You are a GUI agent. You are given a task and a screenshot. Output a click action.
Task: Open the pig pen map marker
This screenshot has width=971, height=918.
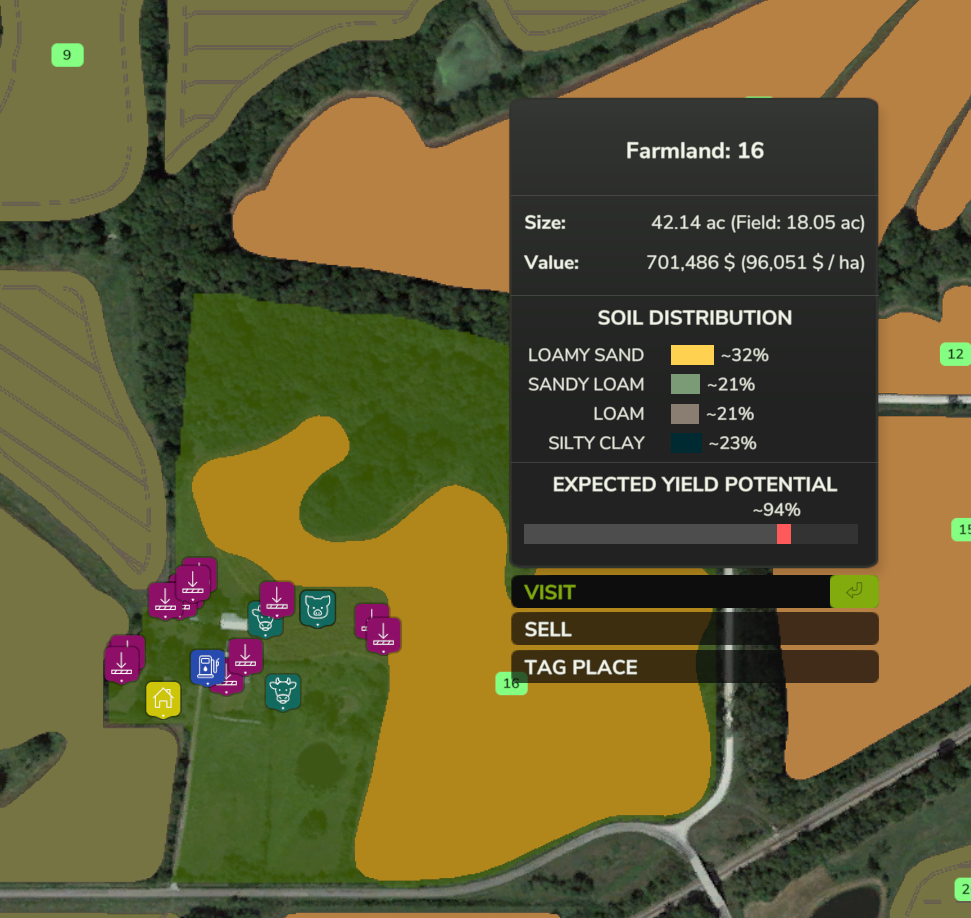click(318, 607)
